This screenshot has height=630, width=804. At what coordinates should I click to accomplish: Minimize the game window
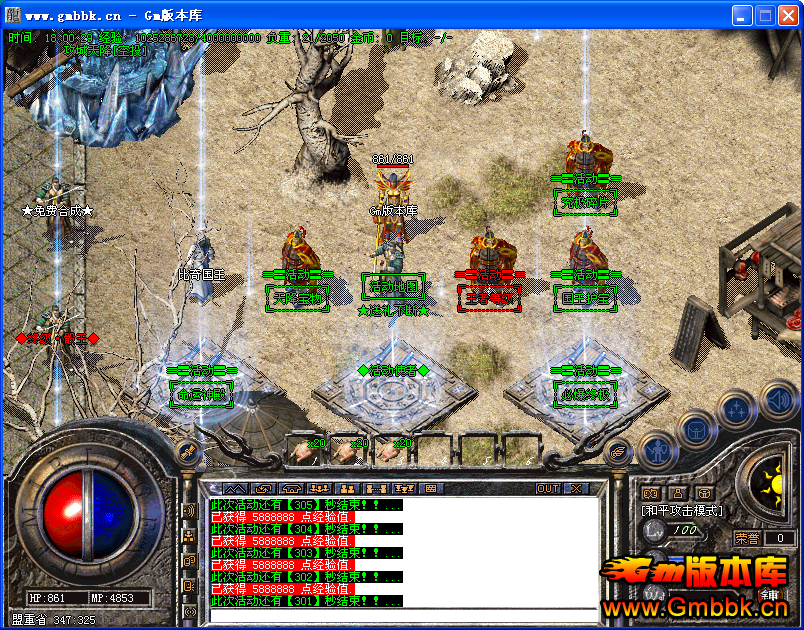click(742, 15)
